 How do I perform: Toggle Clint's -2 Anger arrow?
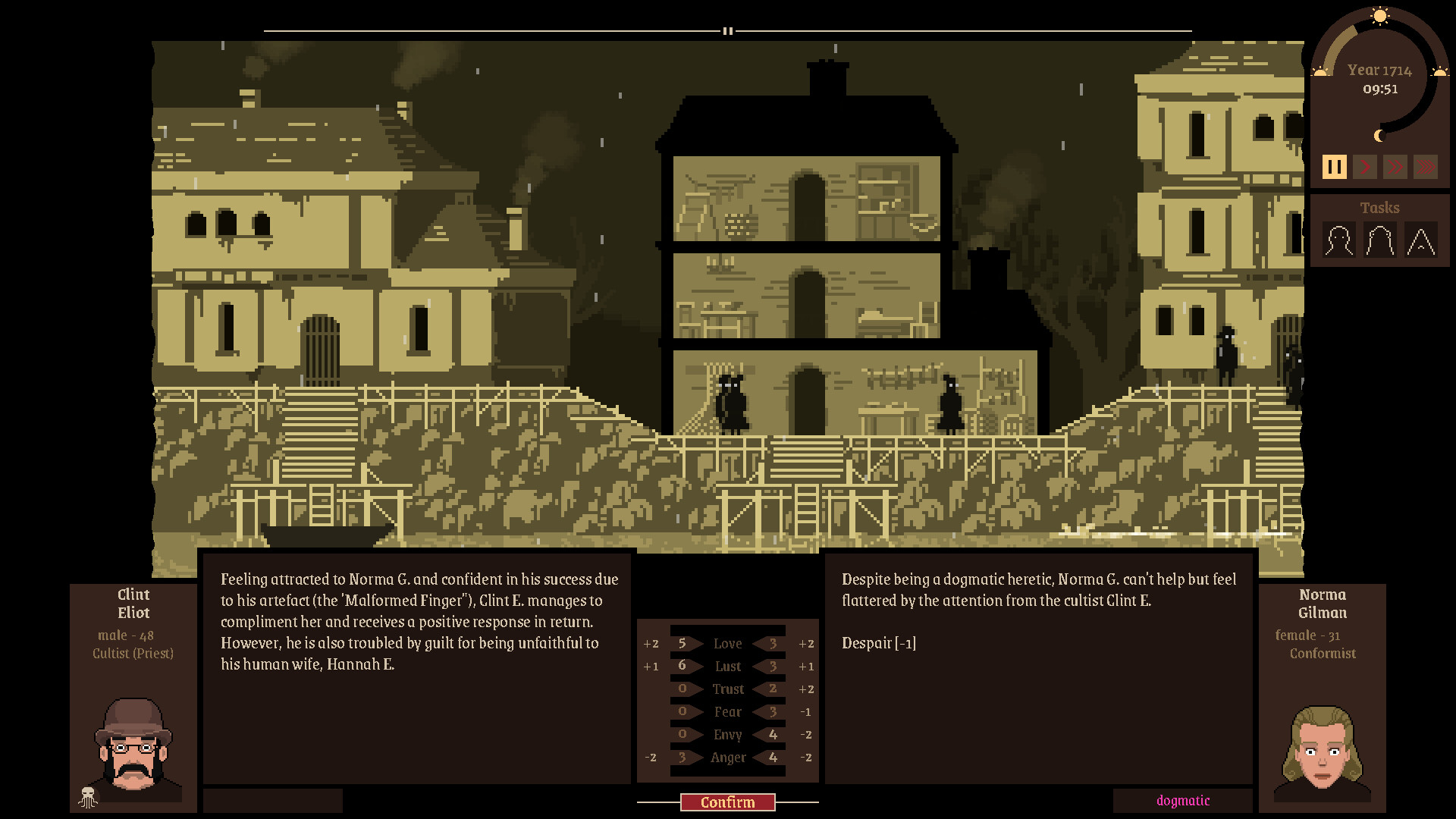click(651, 758)
